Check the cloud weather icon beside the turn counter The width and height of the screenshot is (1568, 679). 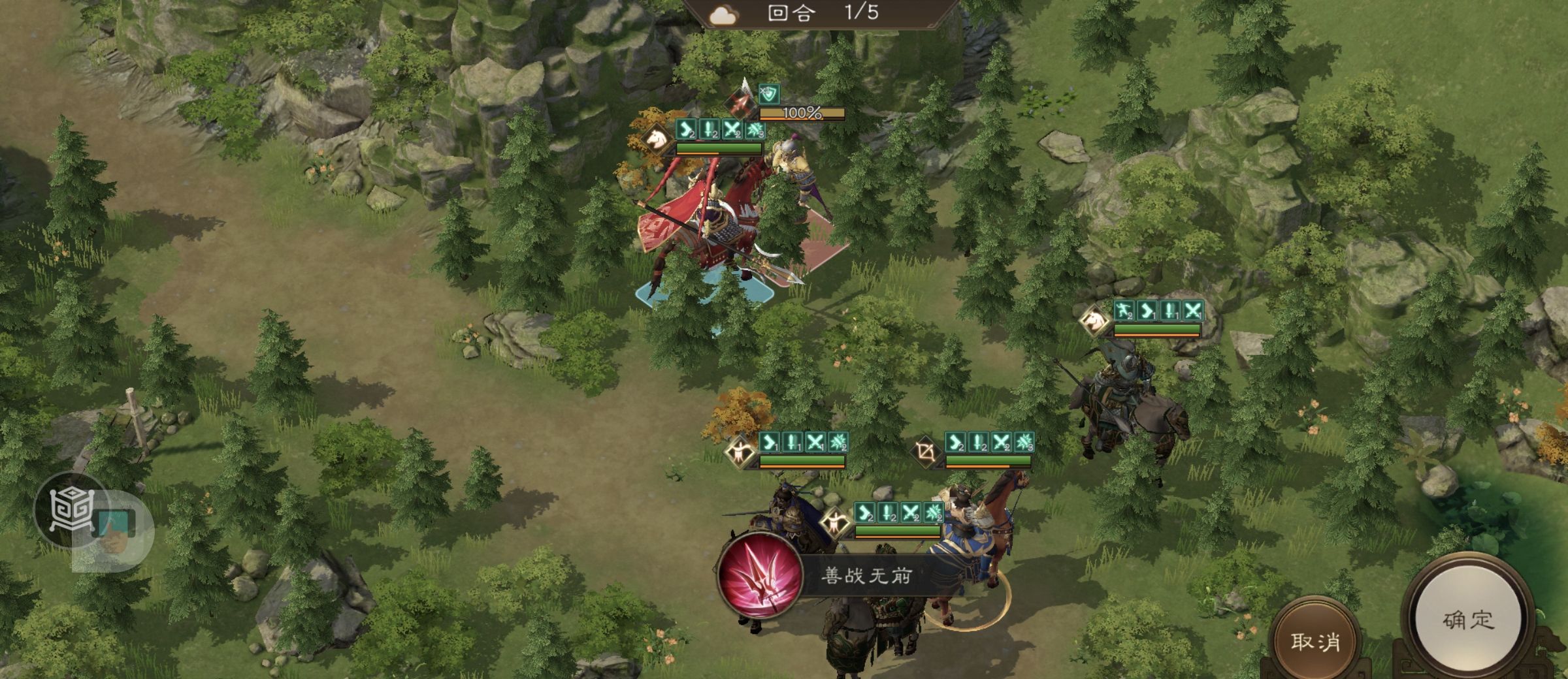pos(724,15)
